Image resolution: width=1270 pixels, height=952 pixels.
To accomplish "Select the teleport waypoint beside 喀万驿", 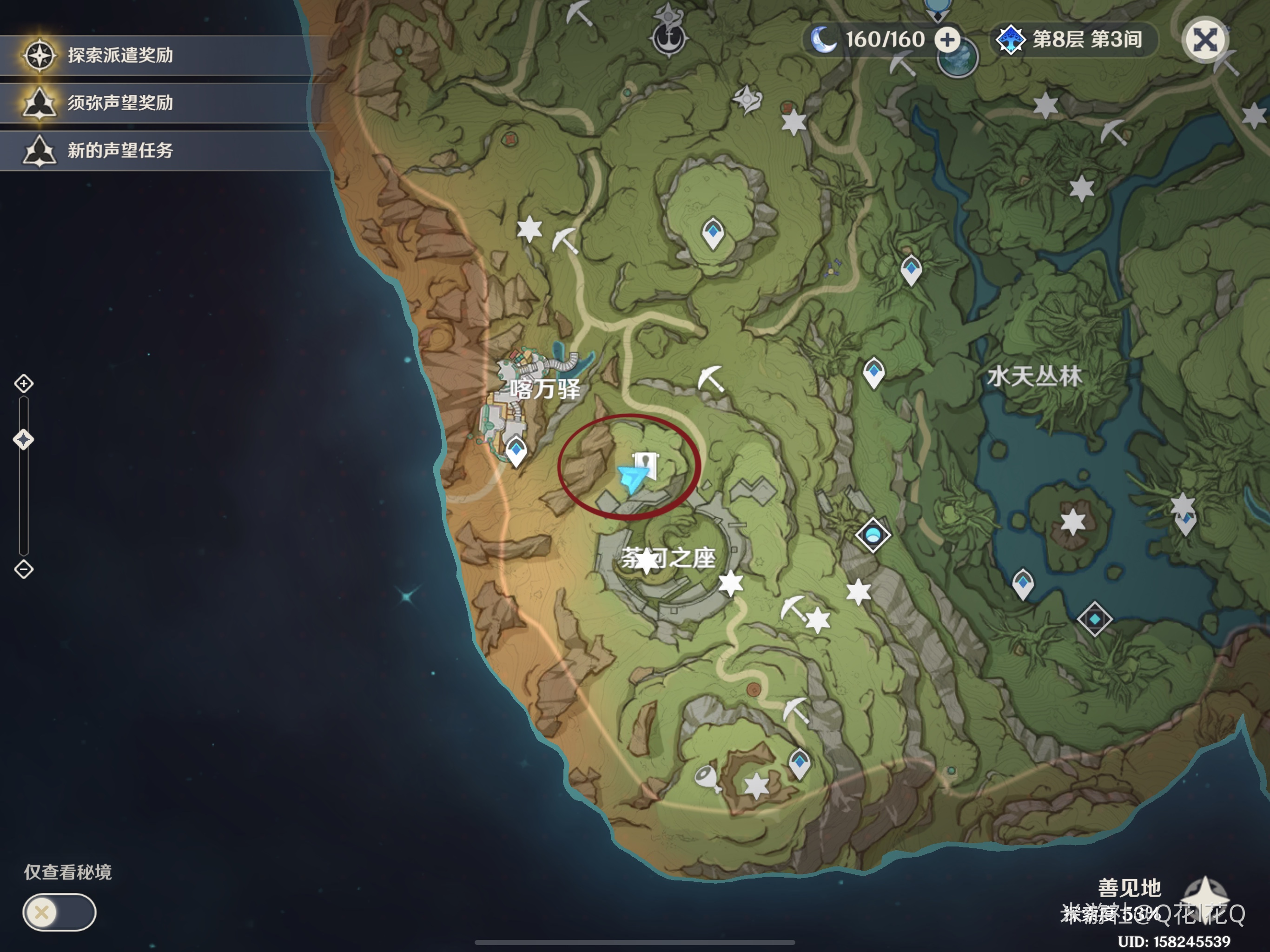I will (x=516, y=451).
